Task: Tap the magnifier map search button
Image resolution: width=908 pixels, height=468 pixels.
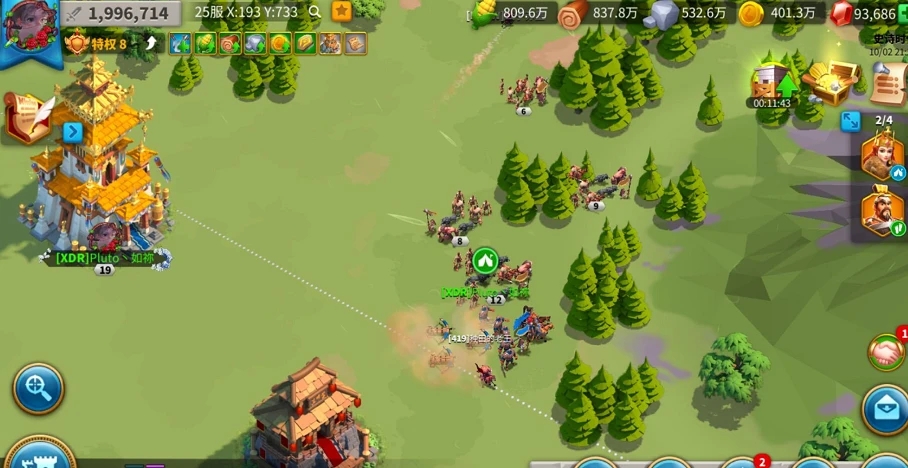Action: pyautogui.click(x=38, y=389)
